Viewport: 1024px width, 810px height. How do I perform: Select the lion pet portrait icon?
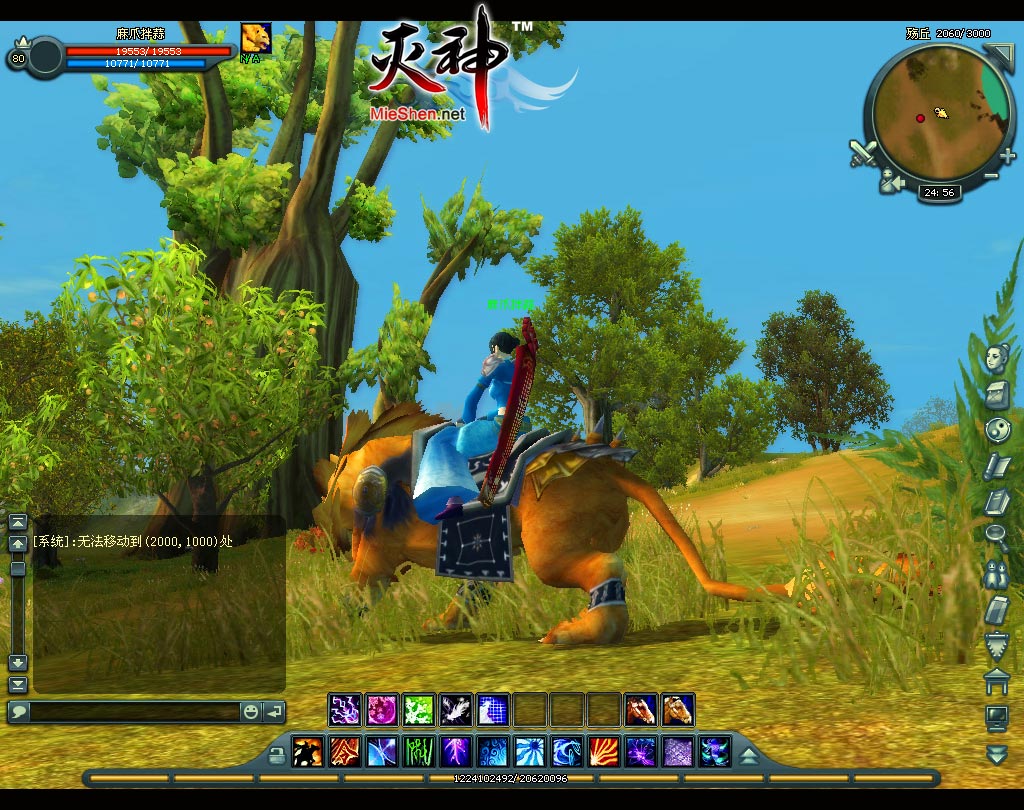pos(256,38)
